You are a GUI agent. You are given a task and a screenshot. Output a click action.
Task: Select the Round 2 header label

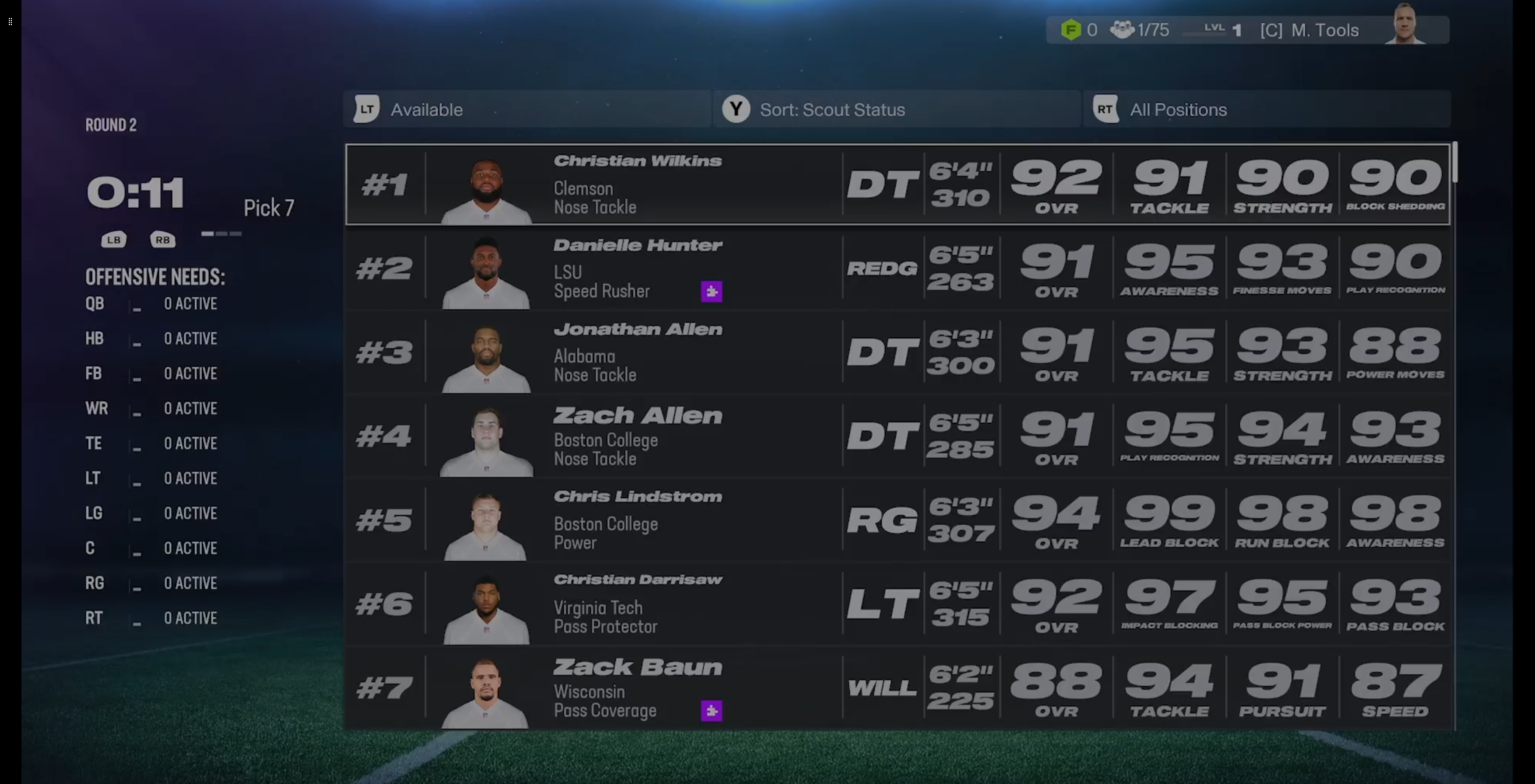111,124
